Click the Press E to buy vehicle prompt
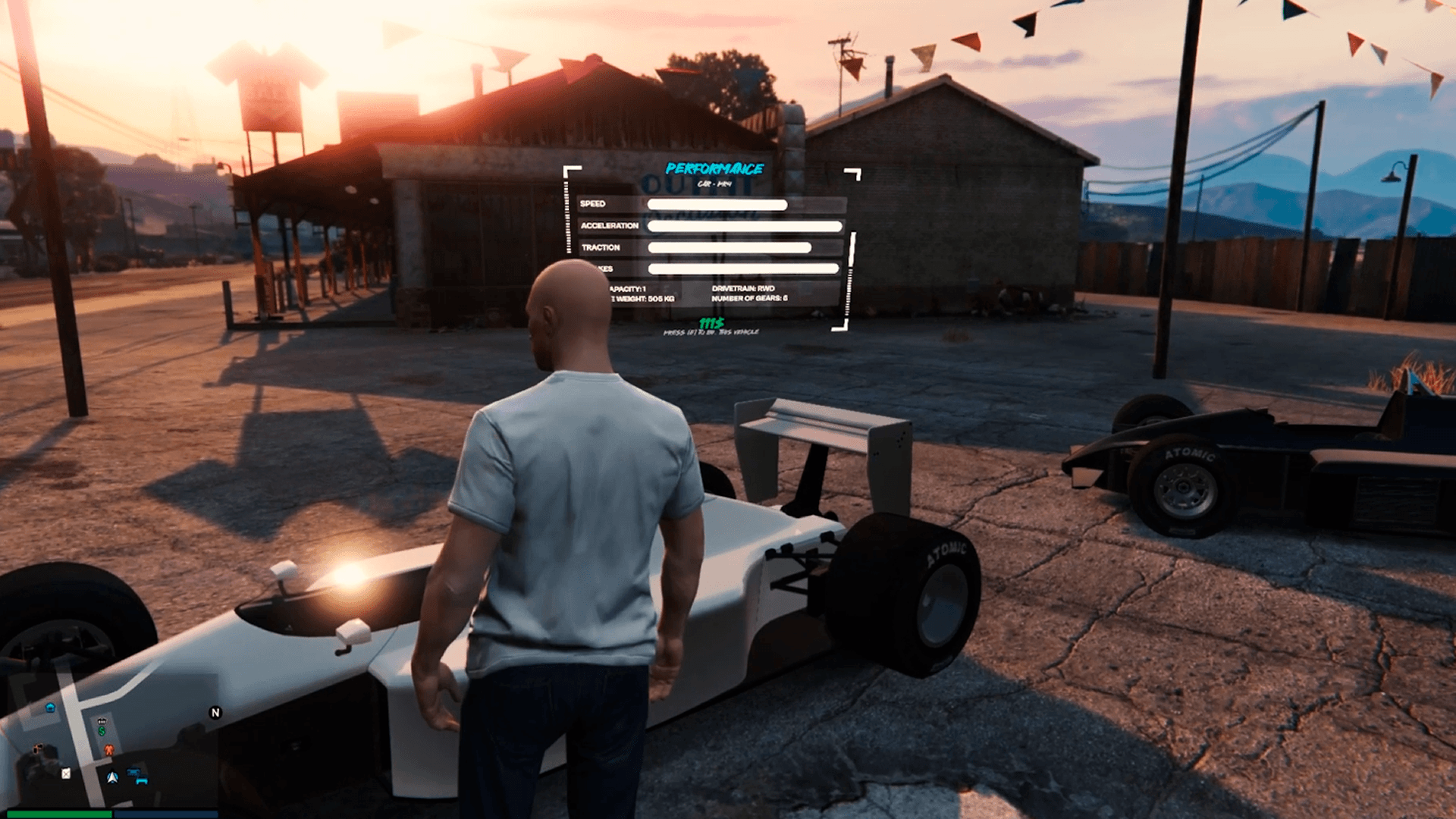1456x819 pixels. tap(711, 331)
